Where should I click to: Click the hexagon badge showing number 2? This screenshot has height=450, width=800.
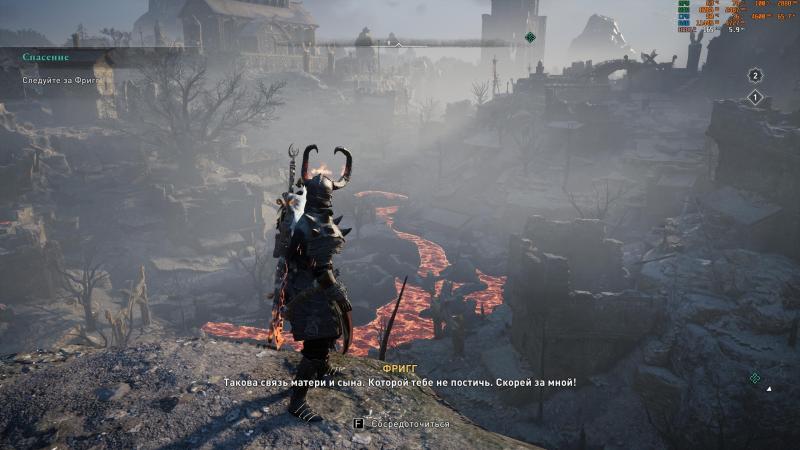coord(755,75)
